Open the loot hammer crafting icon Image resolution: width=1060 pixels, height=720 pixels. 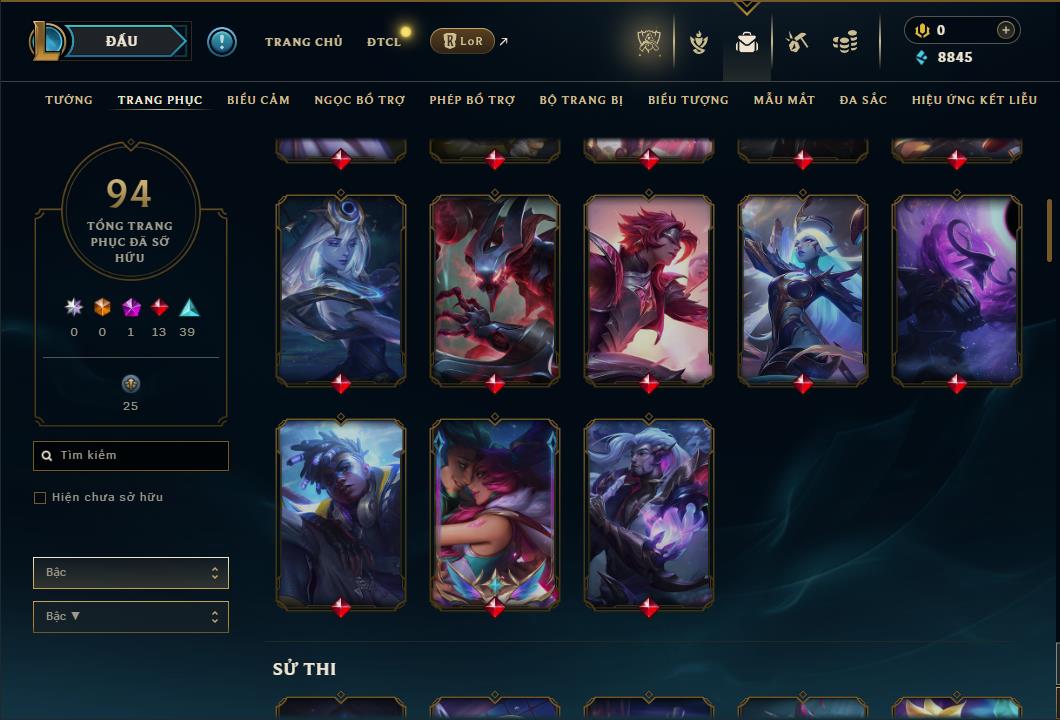796,42
